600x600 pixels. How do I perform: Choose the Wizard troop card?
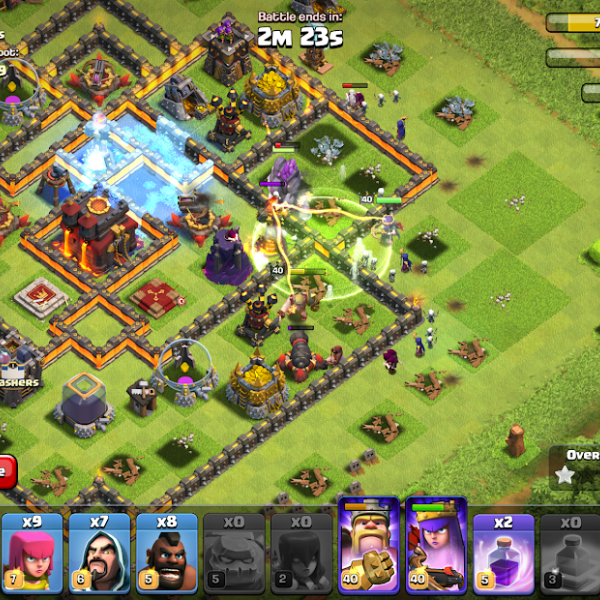pyautogui.click(x=99, y=553)
